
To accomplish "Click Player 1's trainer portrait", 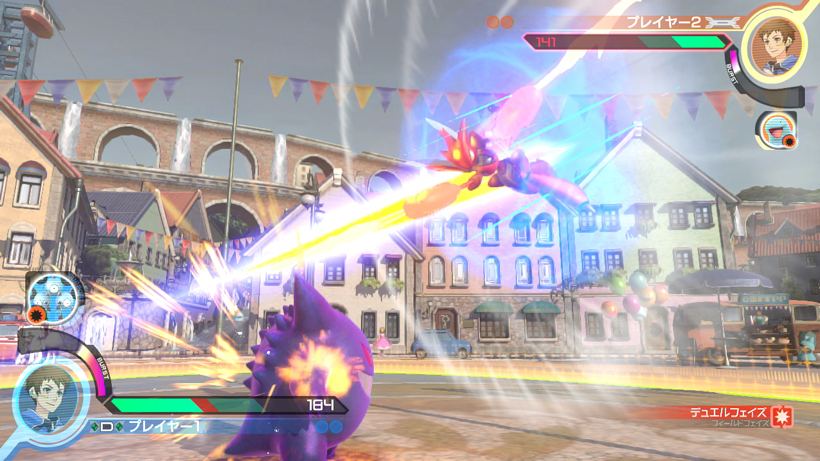I will coord(46,394).
